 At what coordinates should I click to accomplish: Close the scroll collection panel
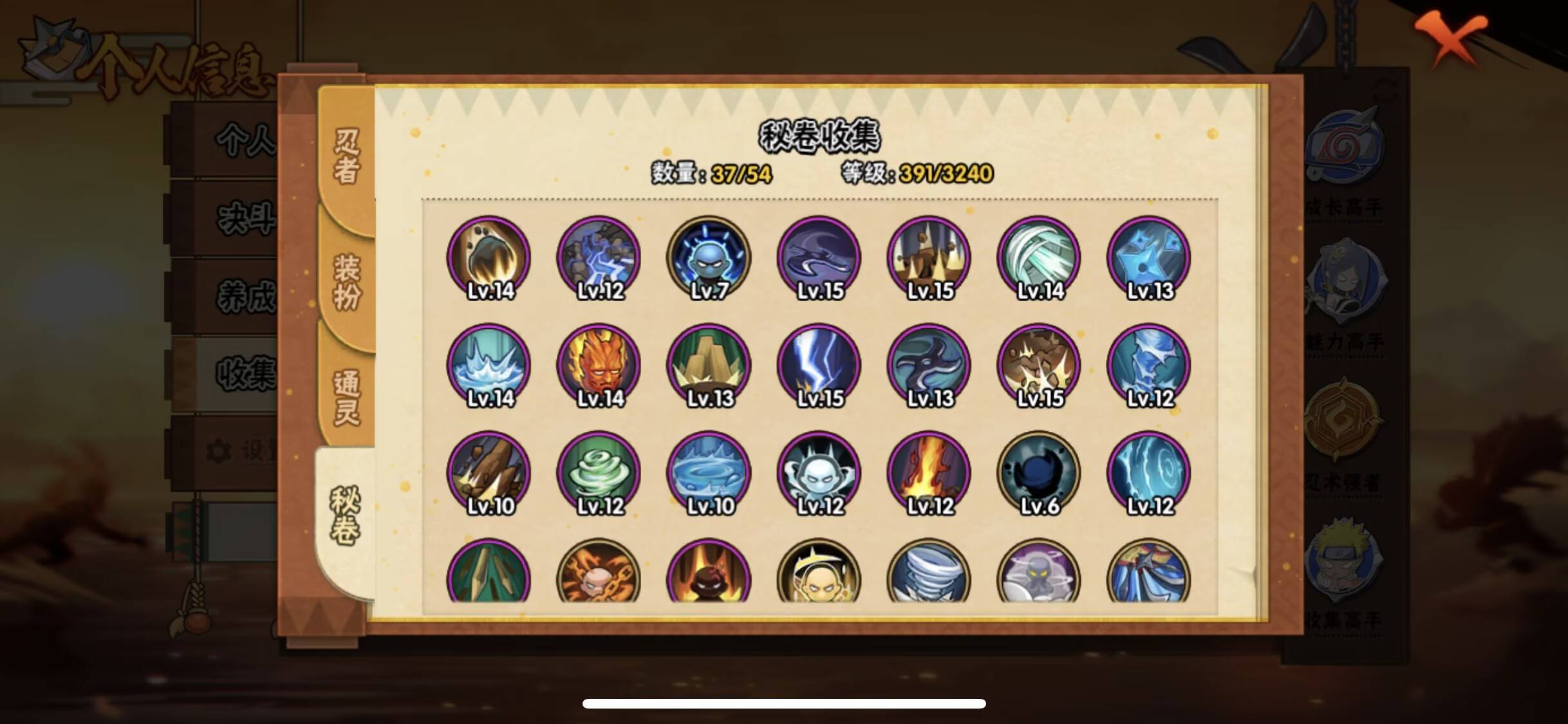[1450, 39]
